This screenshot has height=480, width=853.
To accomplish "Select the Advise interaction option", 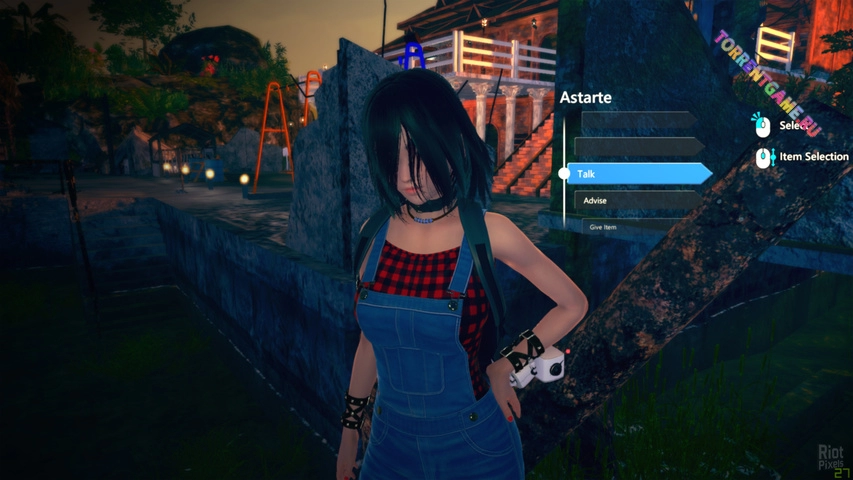I will (x=636, y=201).
